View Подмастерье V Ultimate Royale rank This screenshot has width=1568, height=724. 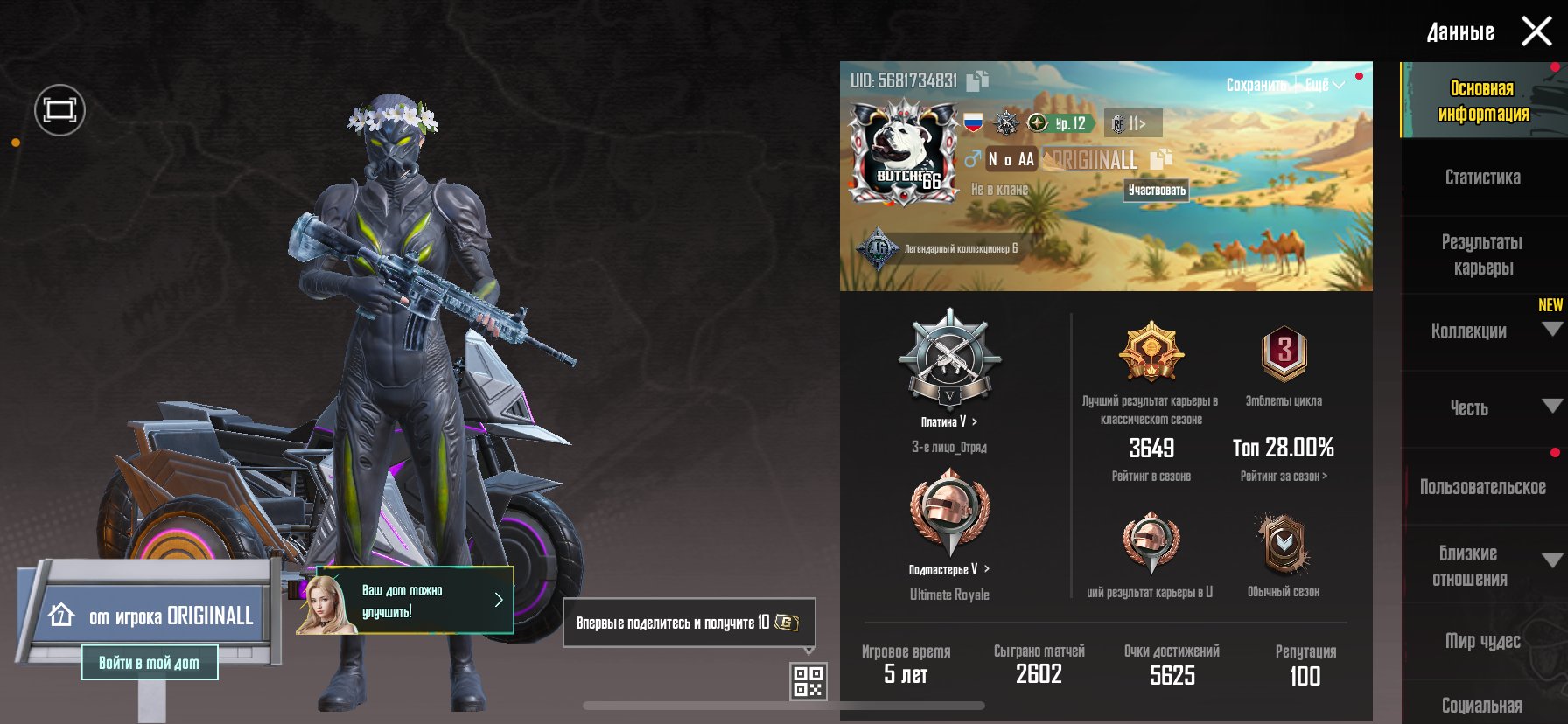coord(949,569)
